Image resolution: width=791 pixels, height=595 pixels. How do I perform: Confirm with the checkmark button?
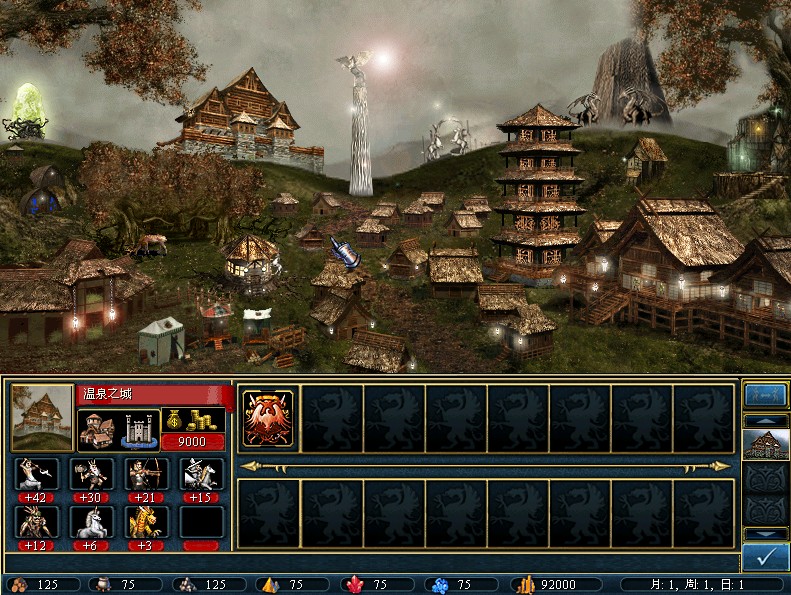point(765,558)
